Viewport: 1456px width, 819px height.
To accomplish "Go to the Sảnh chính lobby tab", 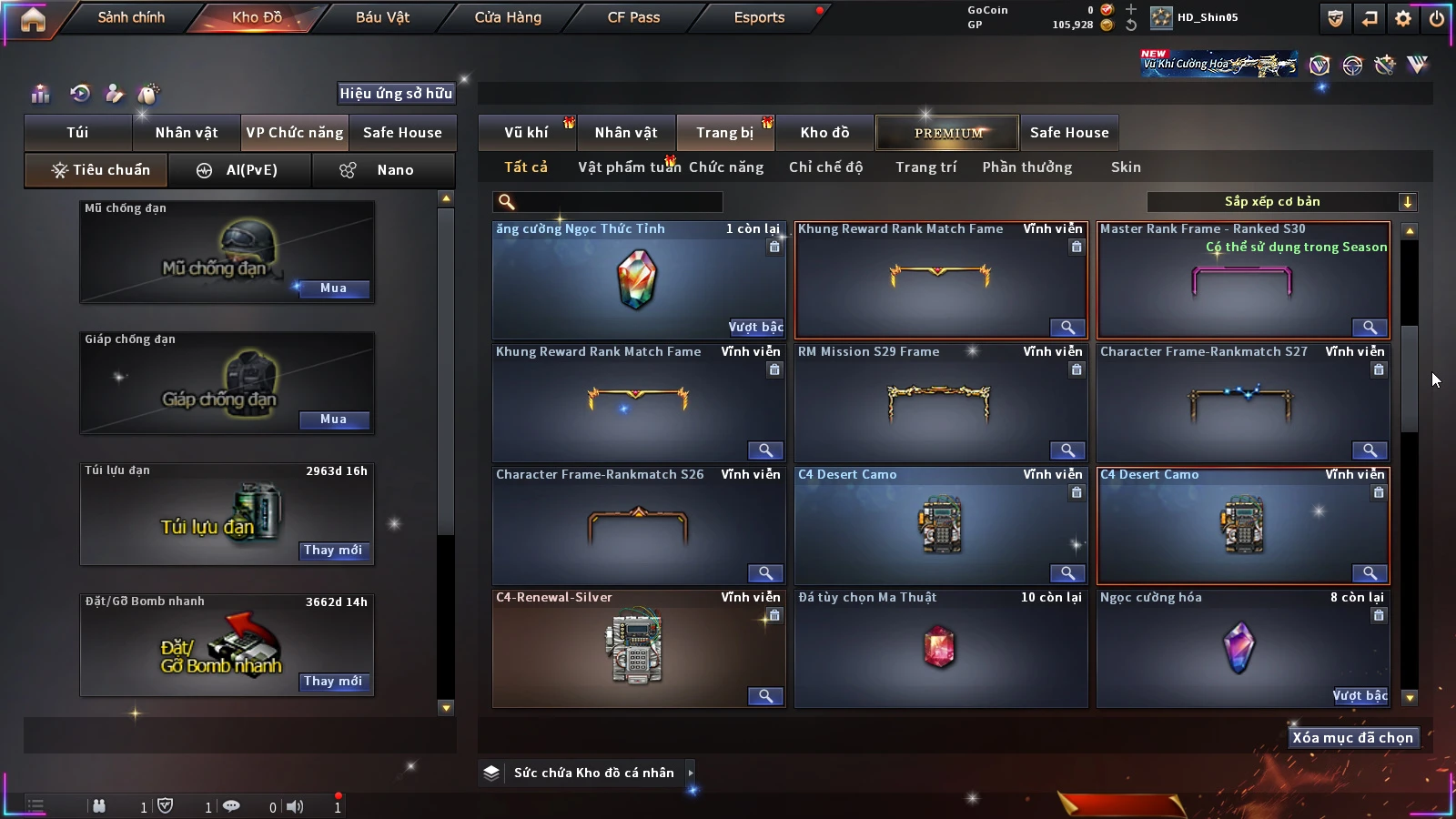I will (131, 17).
